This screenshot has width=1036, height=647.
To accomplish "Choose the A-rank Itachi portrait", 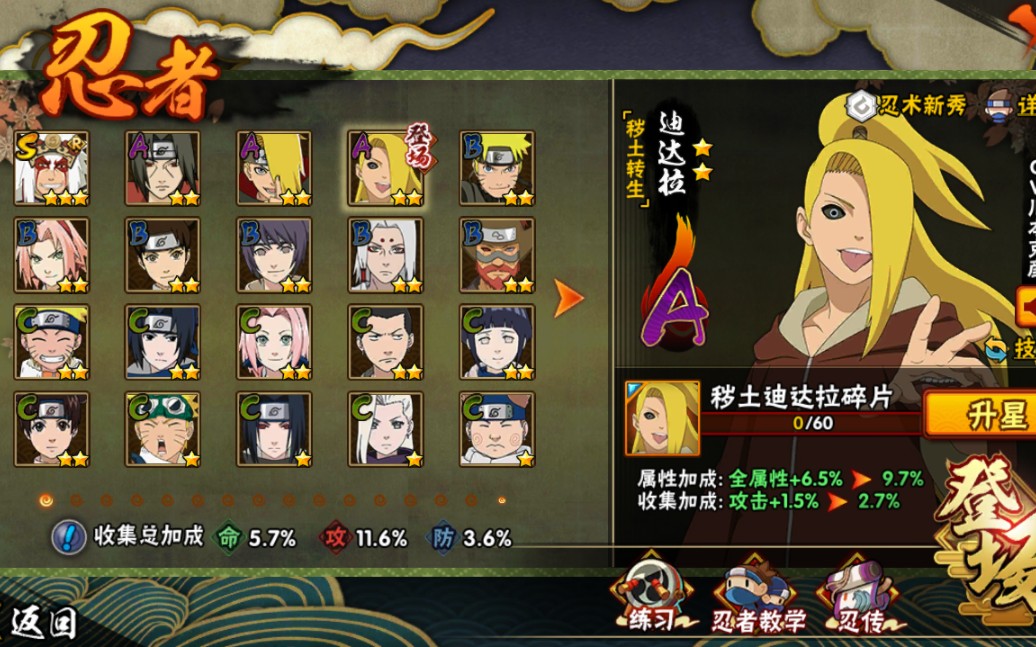I will pos(162,168).
